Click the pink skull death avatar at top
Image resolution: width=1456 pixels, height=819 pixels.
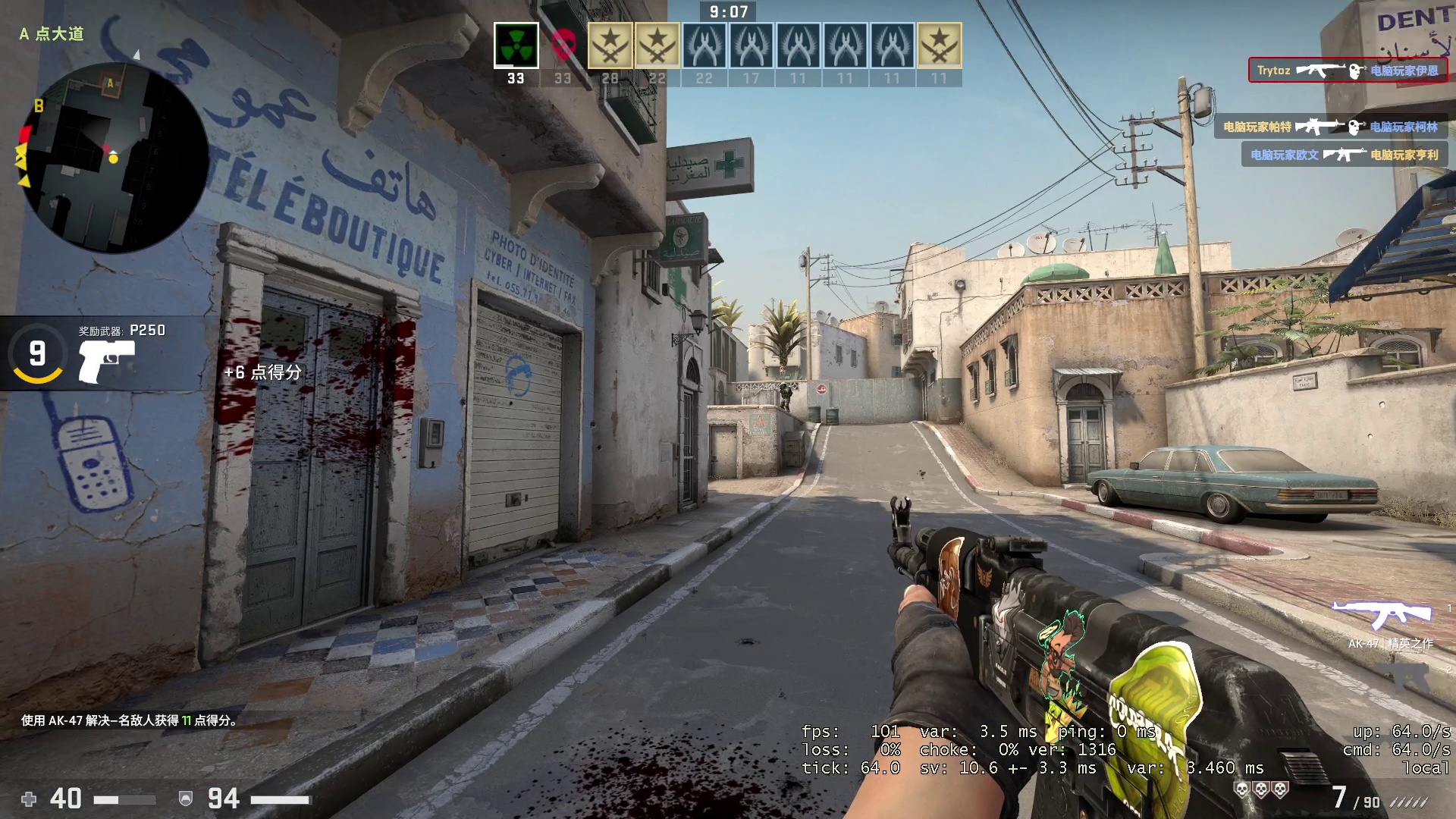click(x=562, y=45)
